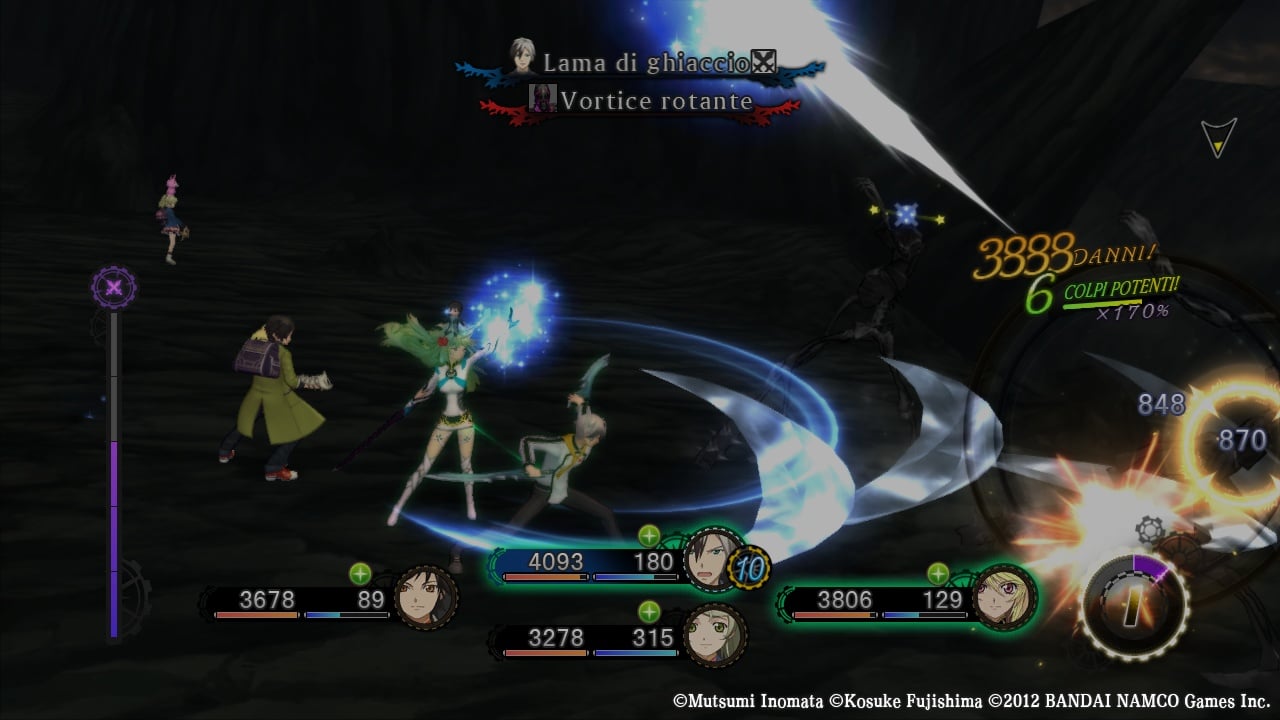Choose the black-haired party portrait with 4093 HP
The width and height of the screenshot is (1280, 720).
point(714,560)
